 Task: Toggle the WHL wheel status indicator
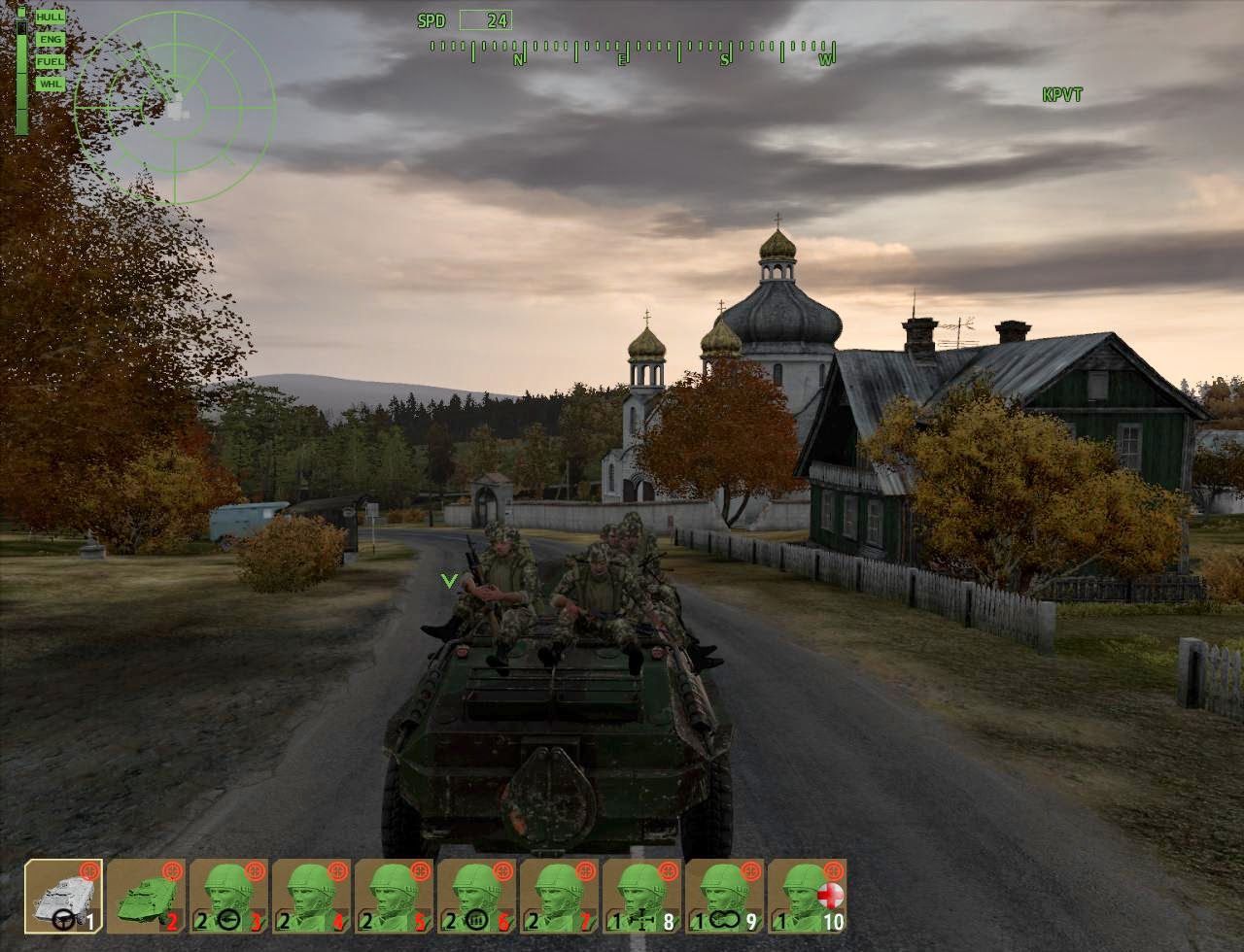pos(49,85)
